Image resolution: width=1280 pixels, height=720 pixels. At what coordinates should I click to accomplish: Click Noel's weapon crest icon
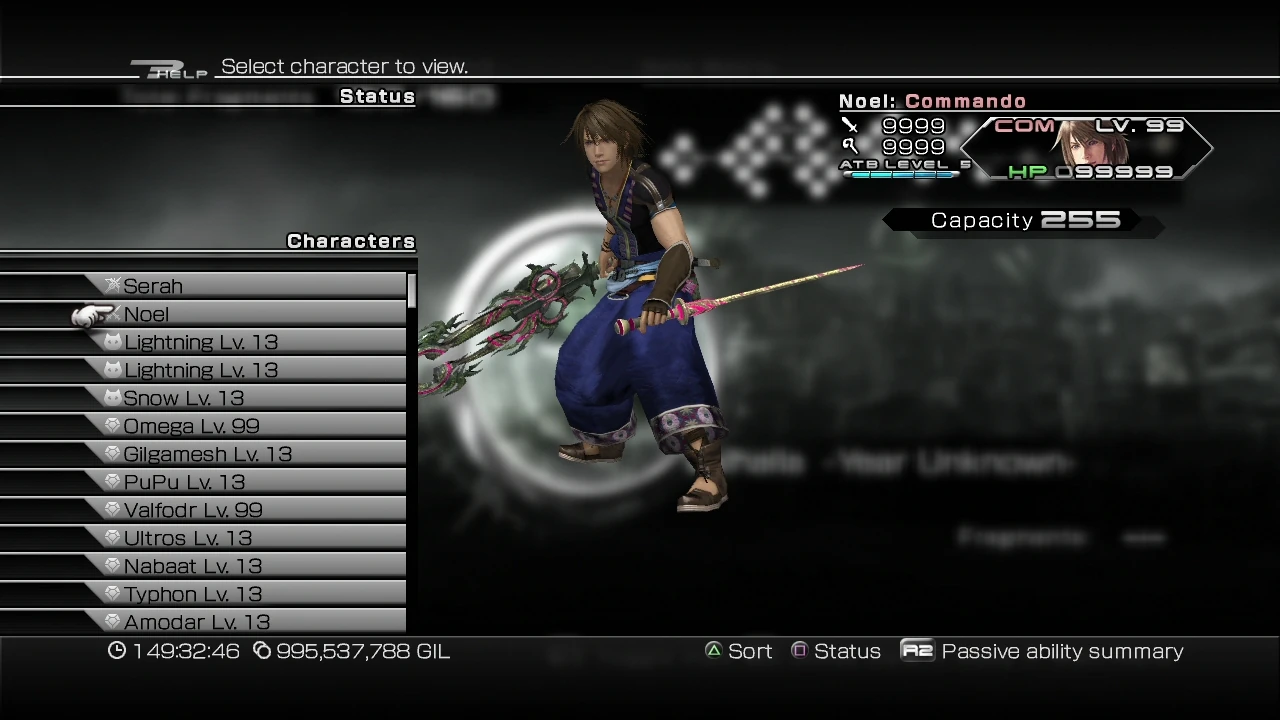tap(113, 313)
